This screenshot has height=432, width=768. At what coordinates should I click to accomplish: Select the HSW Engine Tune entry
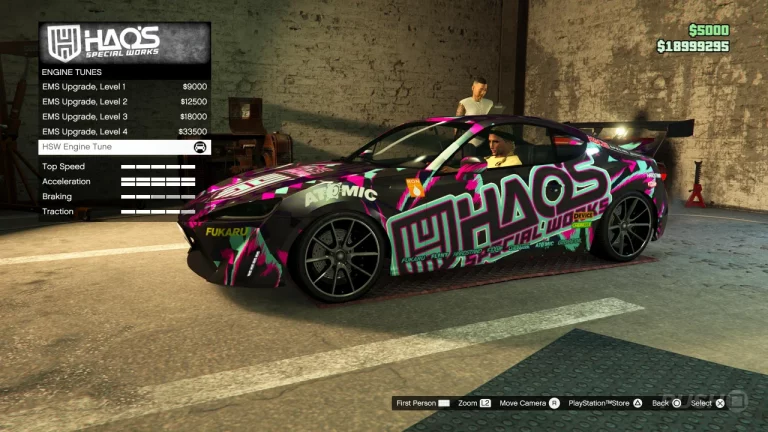click(x=124, y=147)
